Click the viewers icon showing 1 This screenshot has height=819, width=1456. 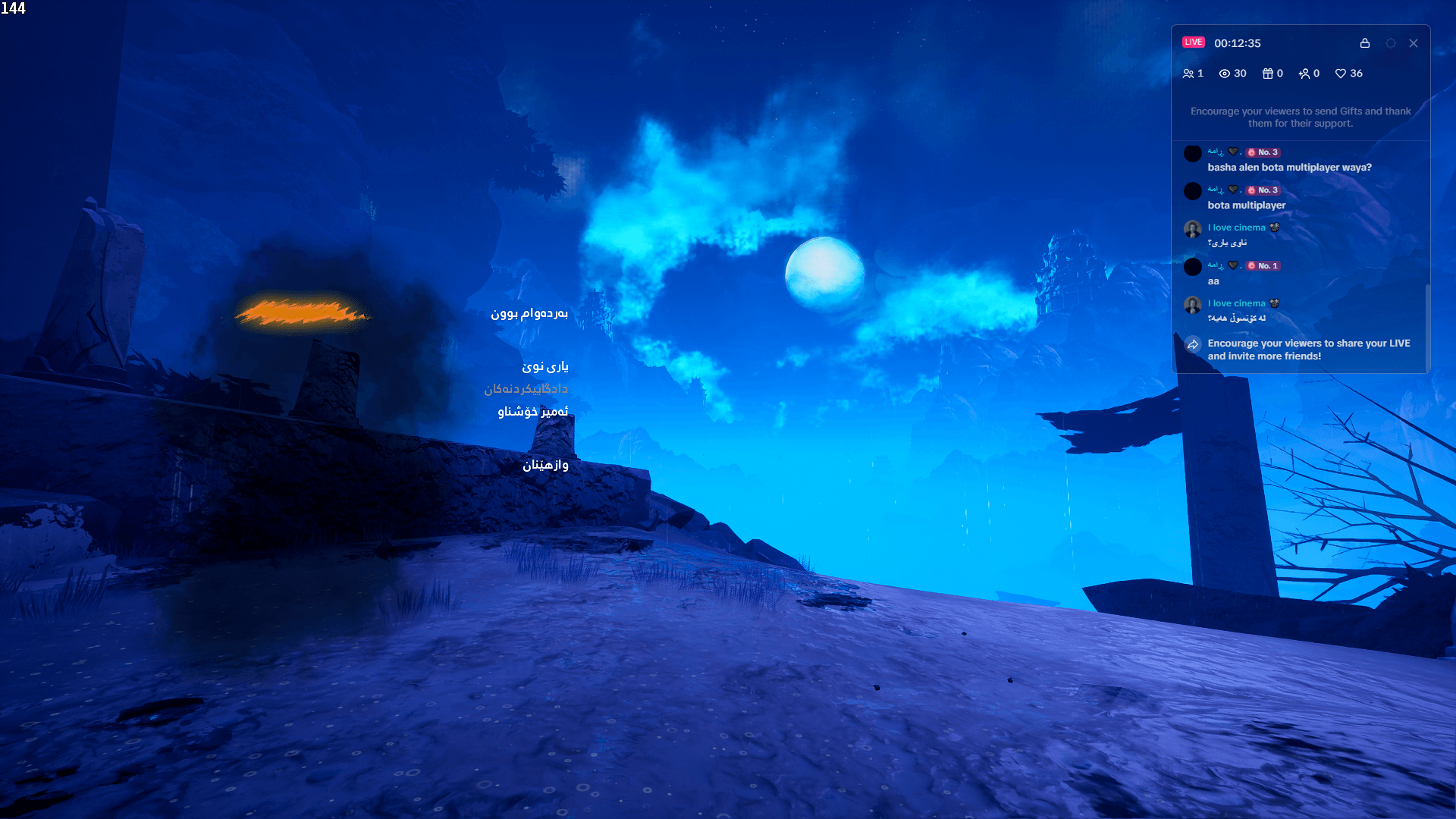pos(1189,74)
